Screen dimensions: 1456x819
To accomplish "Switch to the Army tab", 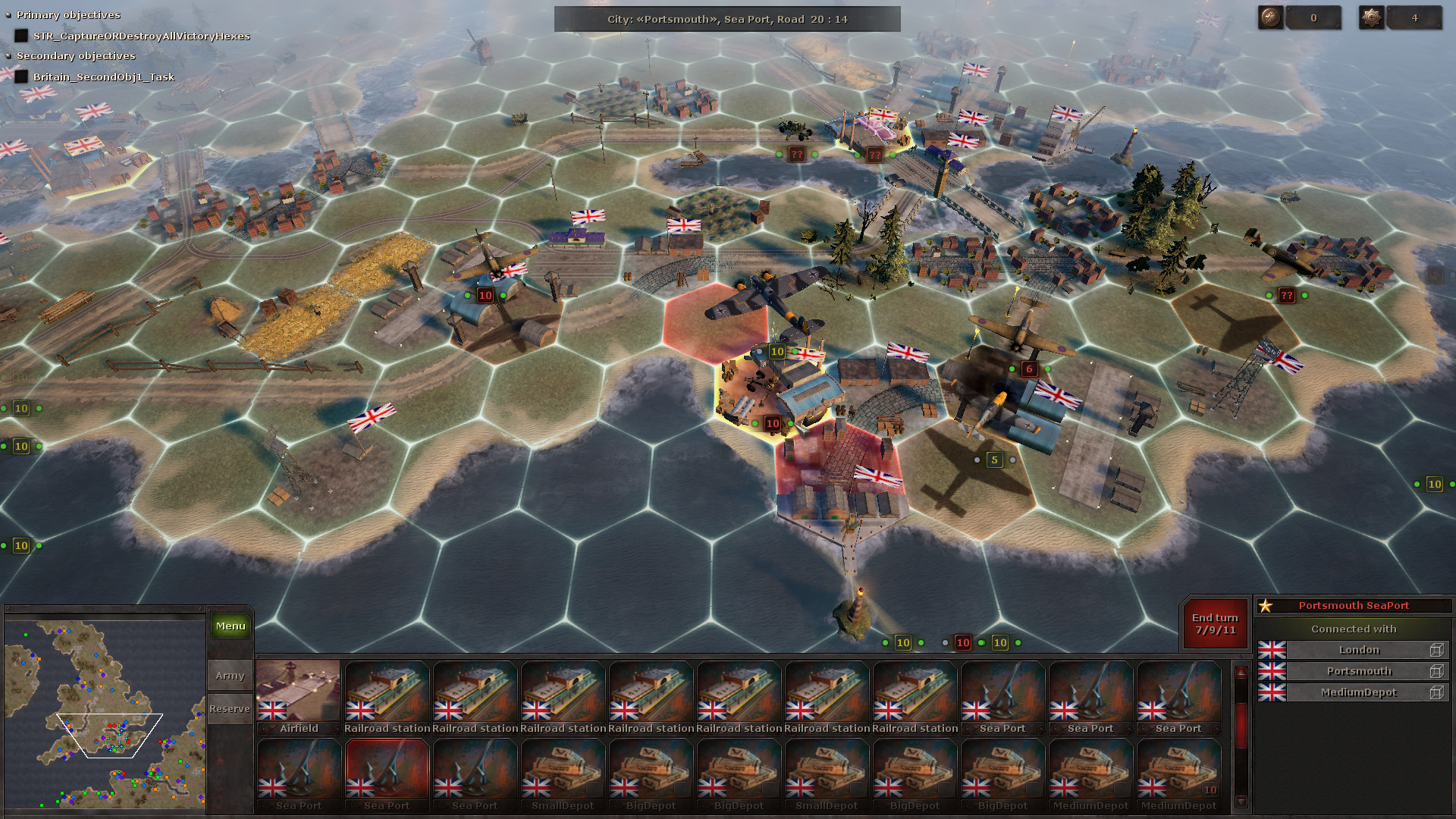I will point(229,674).
